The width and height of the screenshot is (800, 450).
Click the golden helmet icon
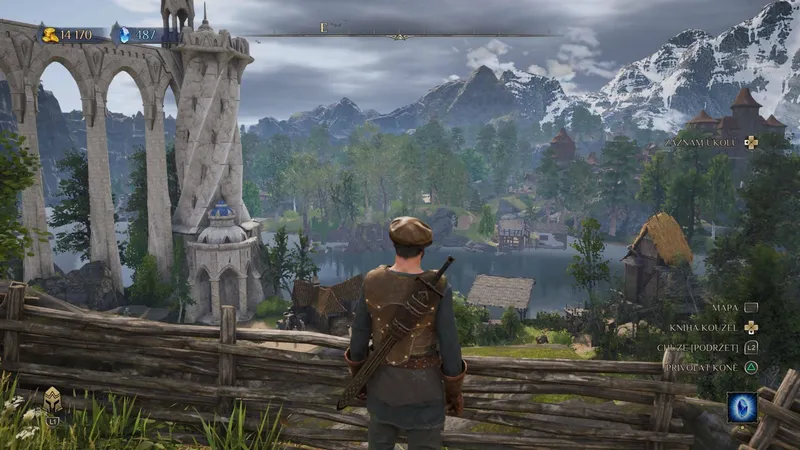[x=52, y=402]
